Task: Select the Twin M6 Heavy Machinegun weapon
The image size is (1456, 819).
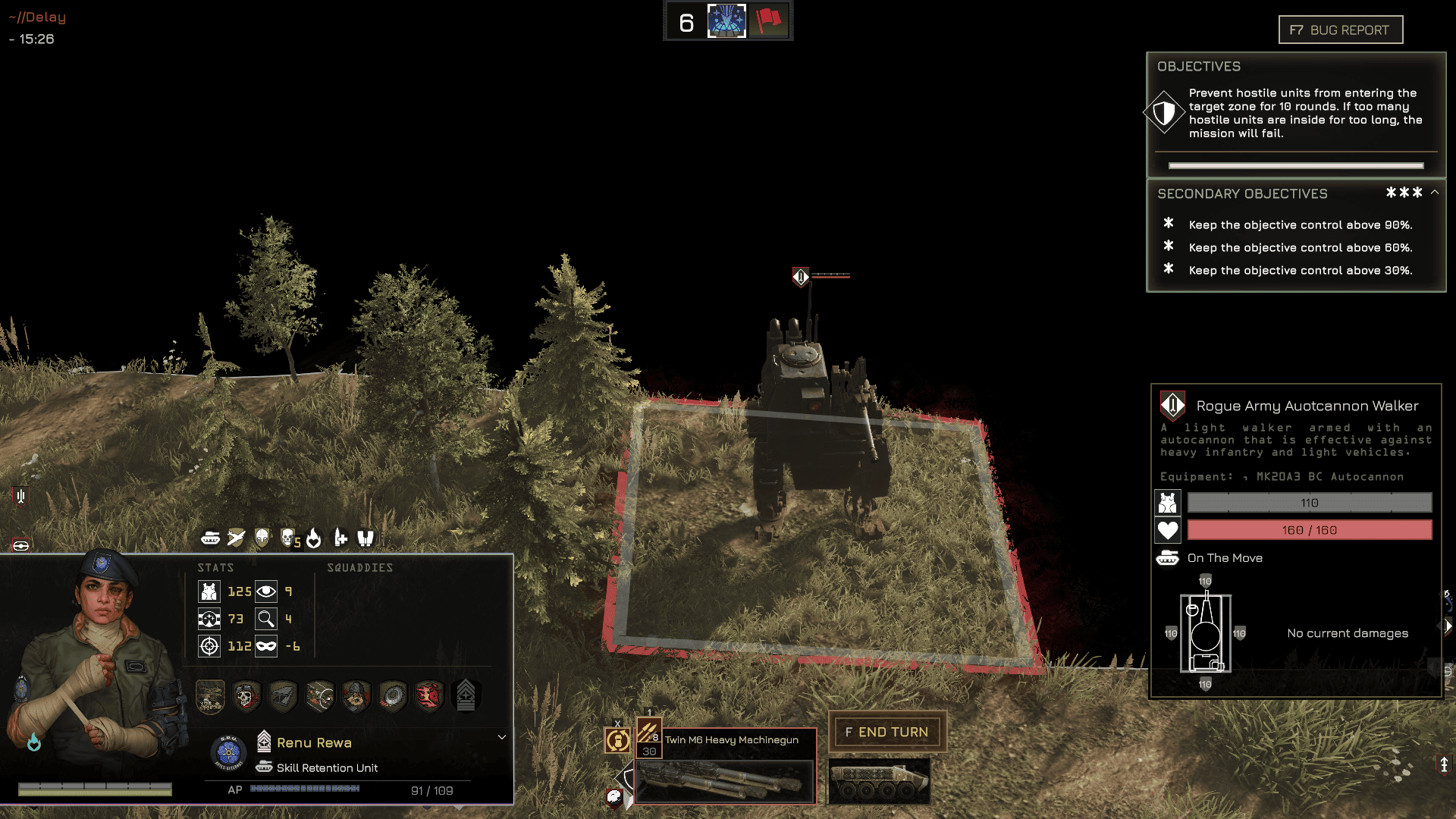Action: click(724, 766)
